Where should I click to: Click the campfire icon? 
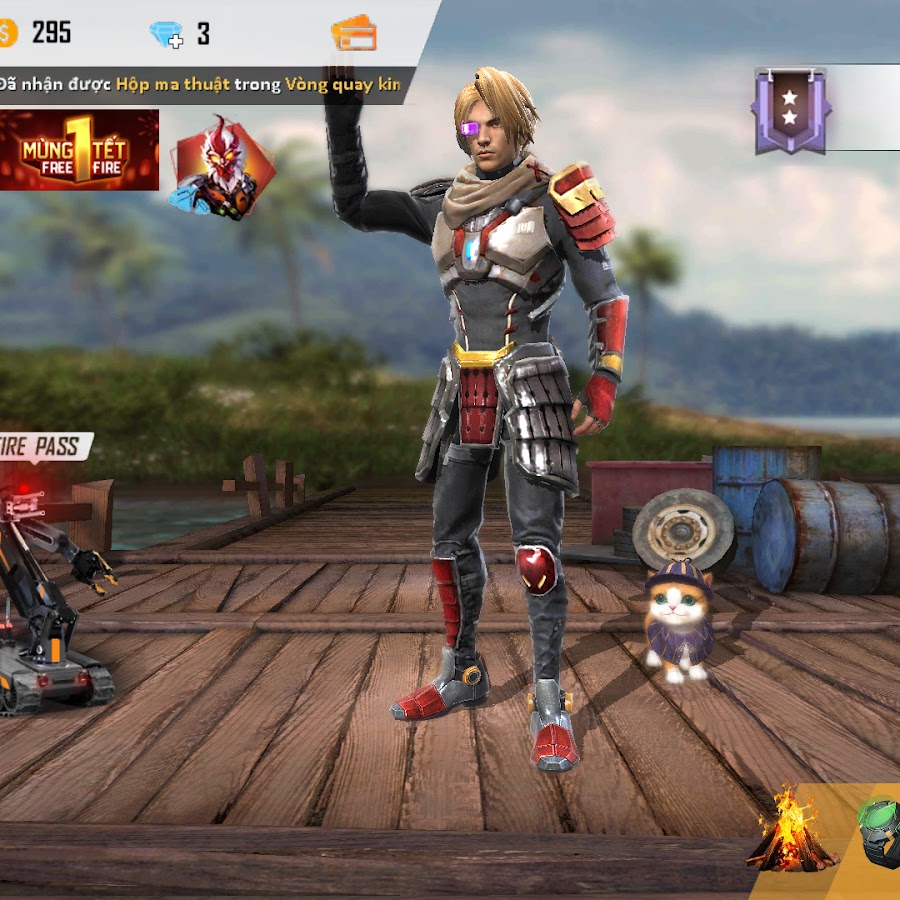point(790,830)
